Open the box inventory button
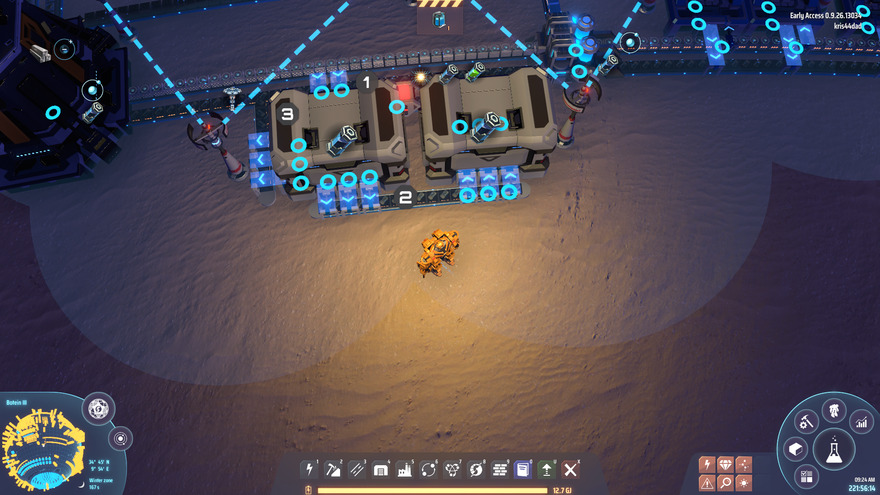 796,449
